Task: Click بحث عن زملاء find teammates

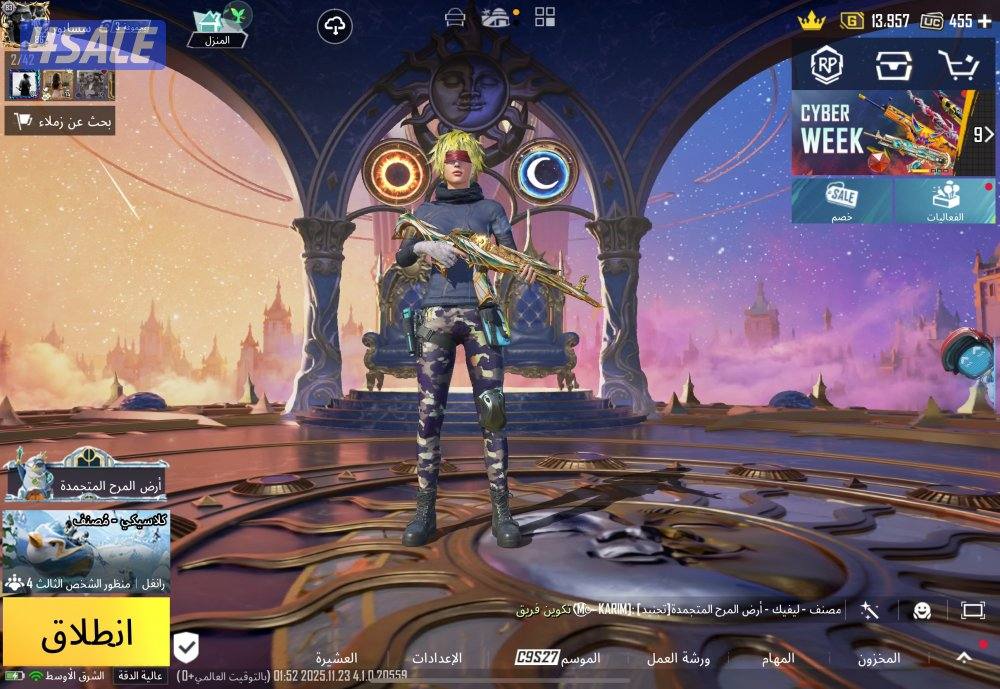Action: click(60, 122)
